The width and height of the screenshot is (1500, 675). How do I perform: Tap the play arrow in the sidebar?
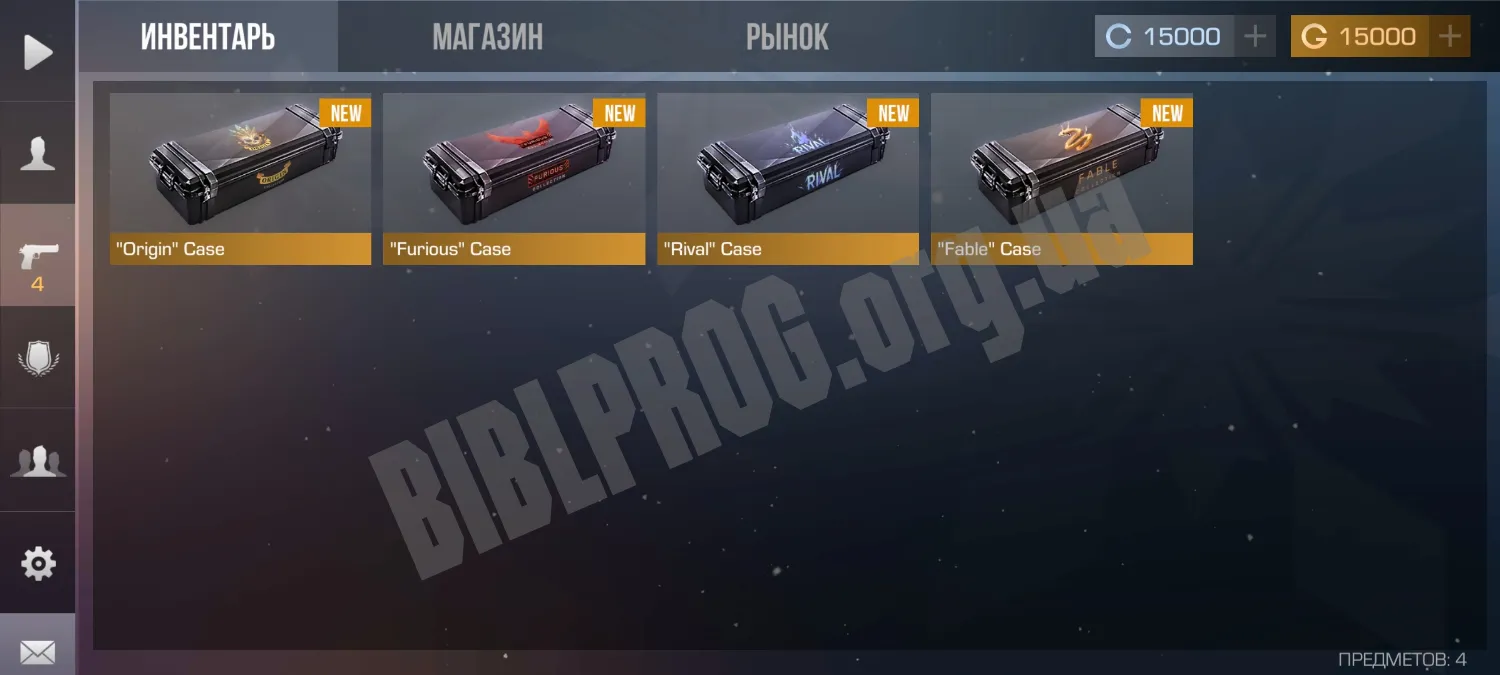(x=38, y=51)
